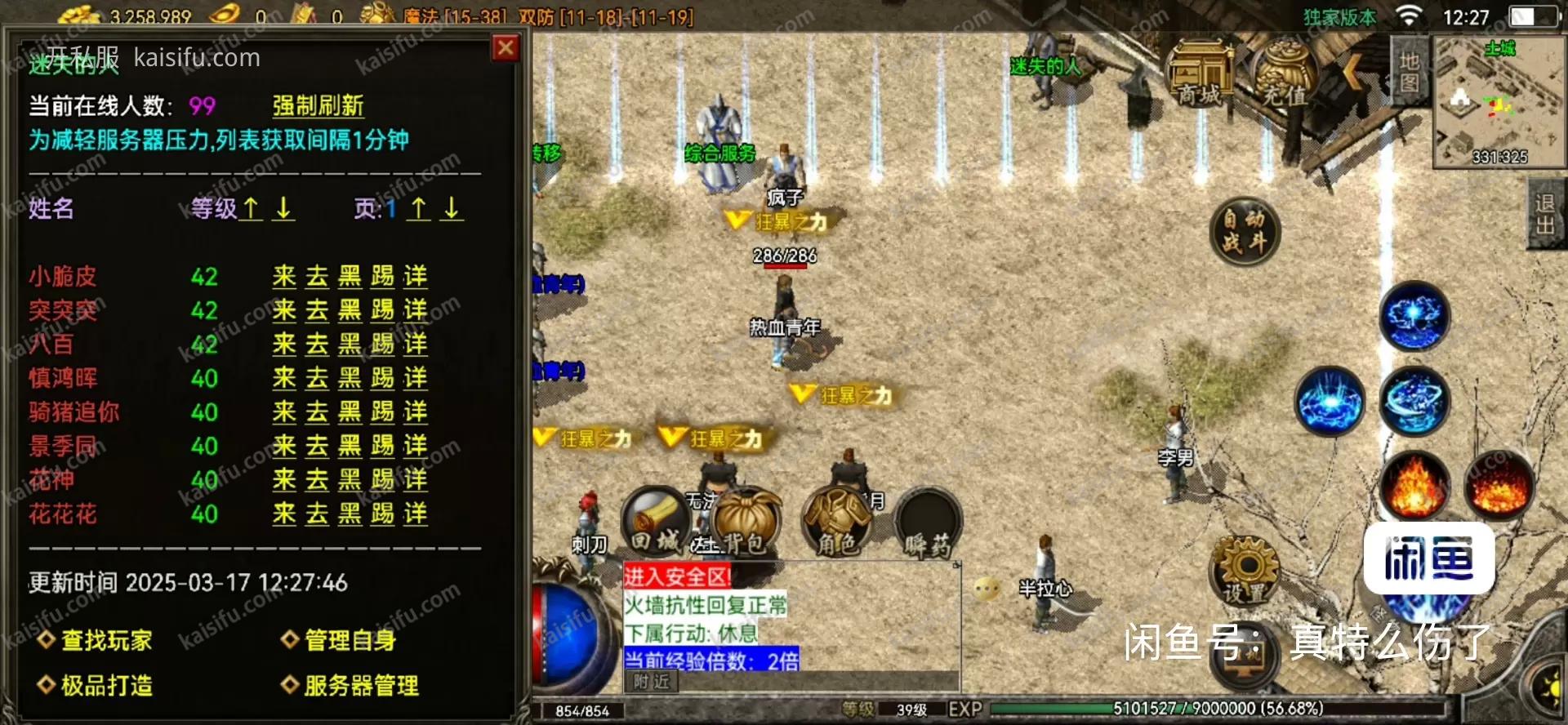Image resolution: width=1568 pixels, height=725 pixels.
Task: View 详 details for player 花花花
Action: point(415,514)
